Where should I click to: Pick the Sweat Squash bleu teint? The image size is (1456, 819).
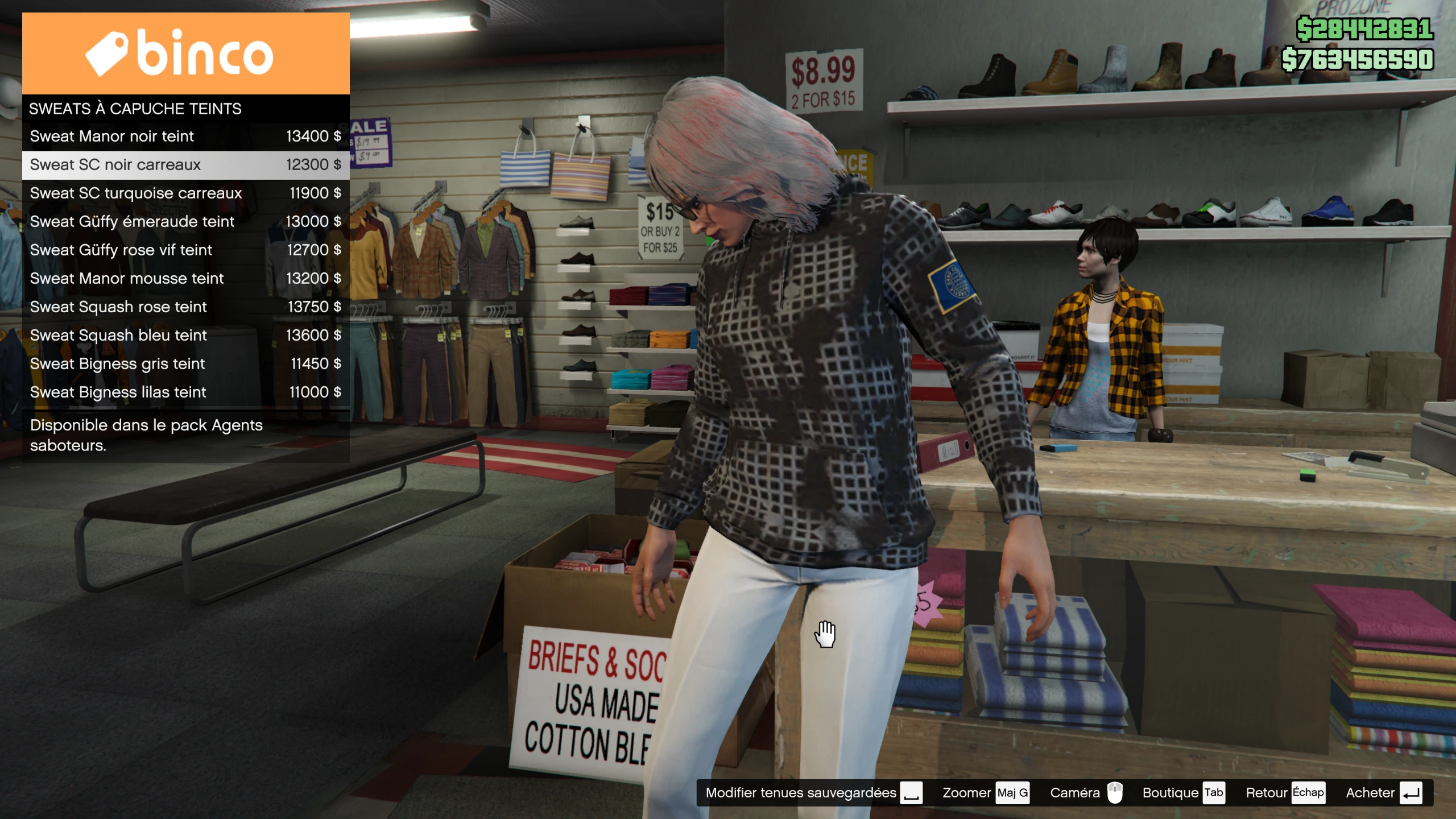[x=185, y=336]
